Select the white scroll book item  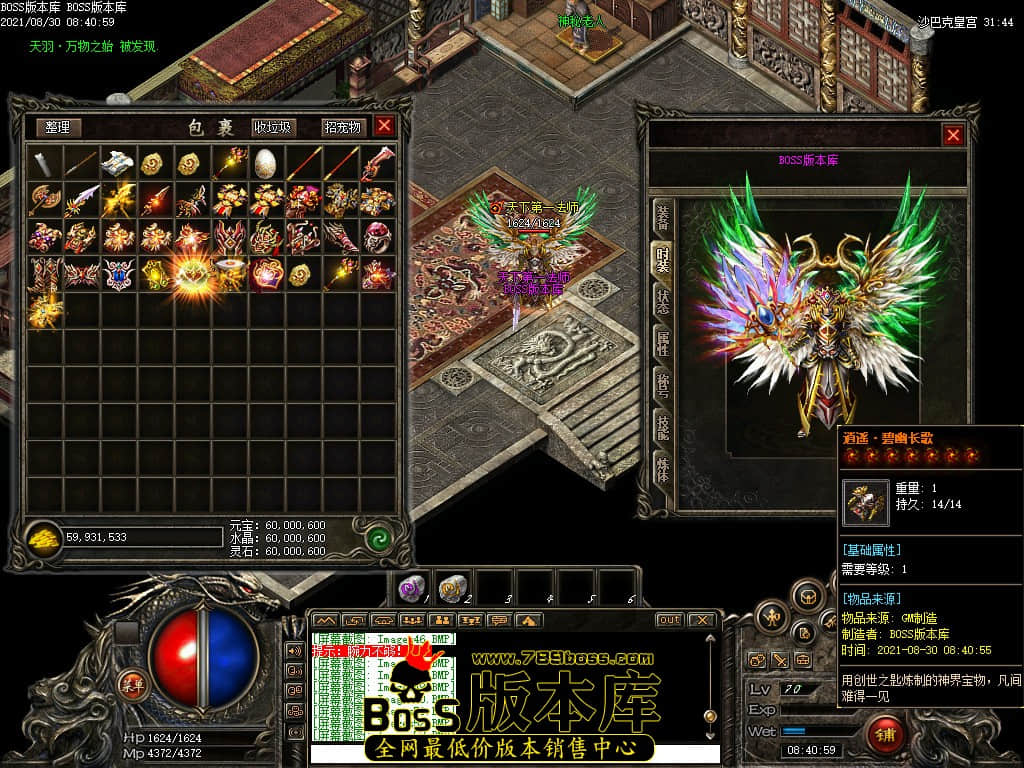(119, 161)
